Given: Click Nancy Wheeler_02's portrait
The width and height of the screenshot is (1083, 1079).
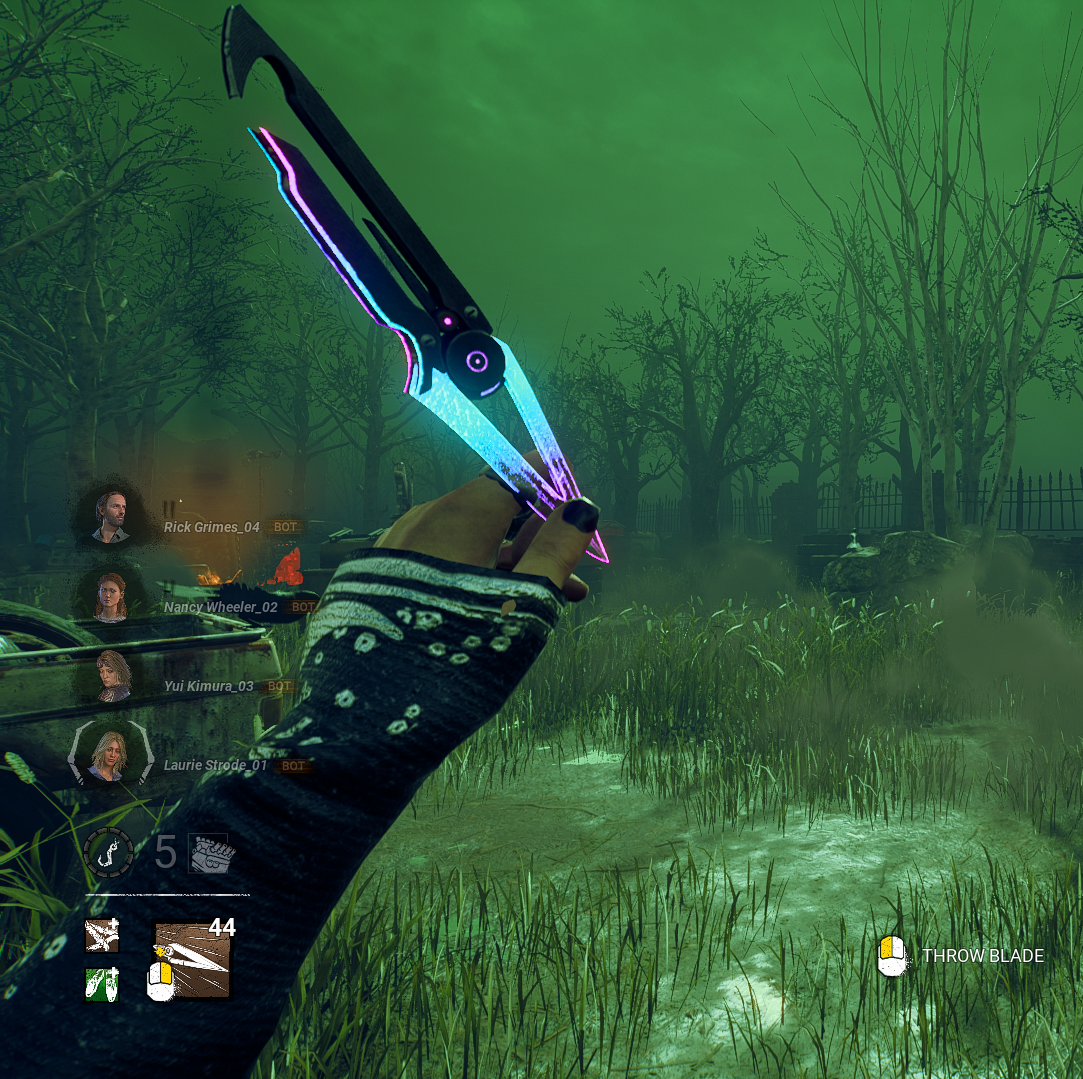Looking at the screenshot, I should pyautogui.click(x=111, y=596).
